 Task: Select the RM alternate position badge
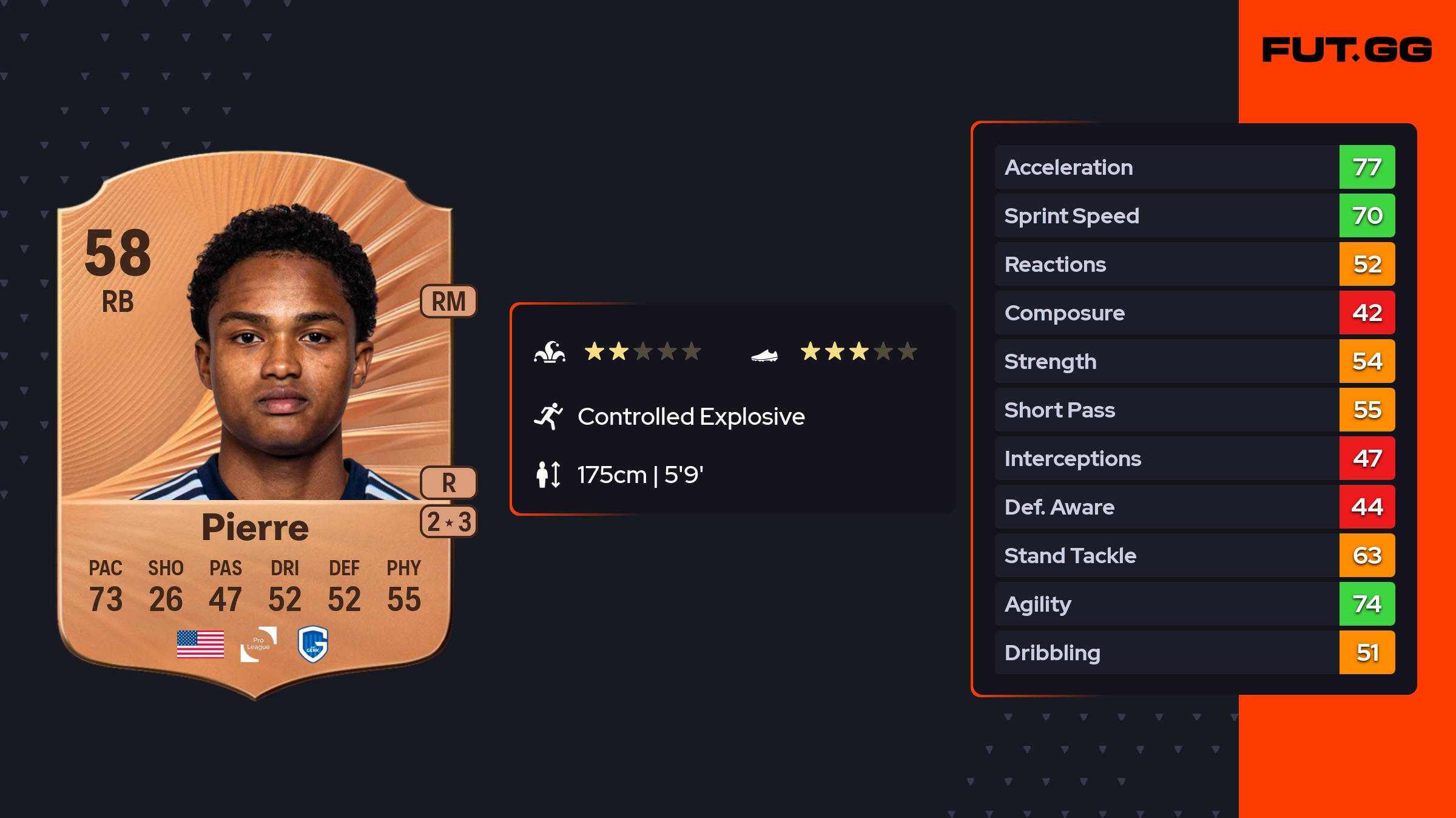(448, 302)
